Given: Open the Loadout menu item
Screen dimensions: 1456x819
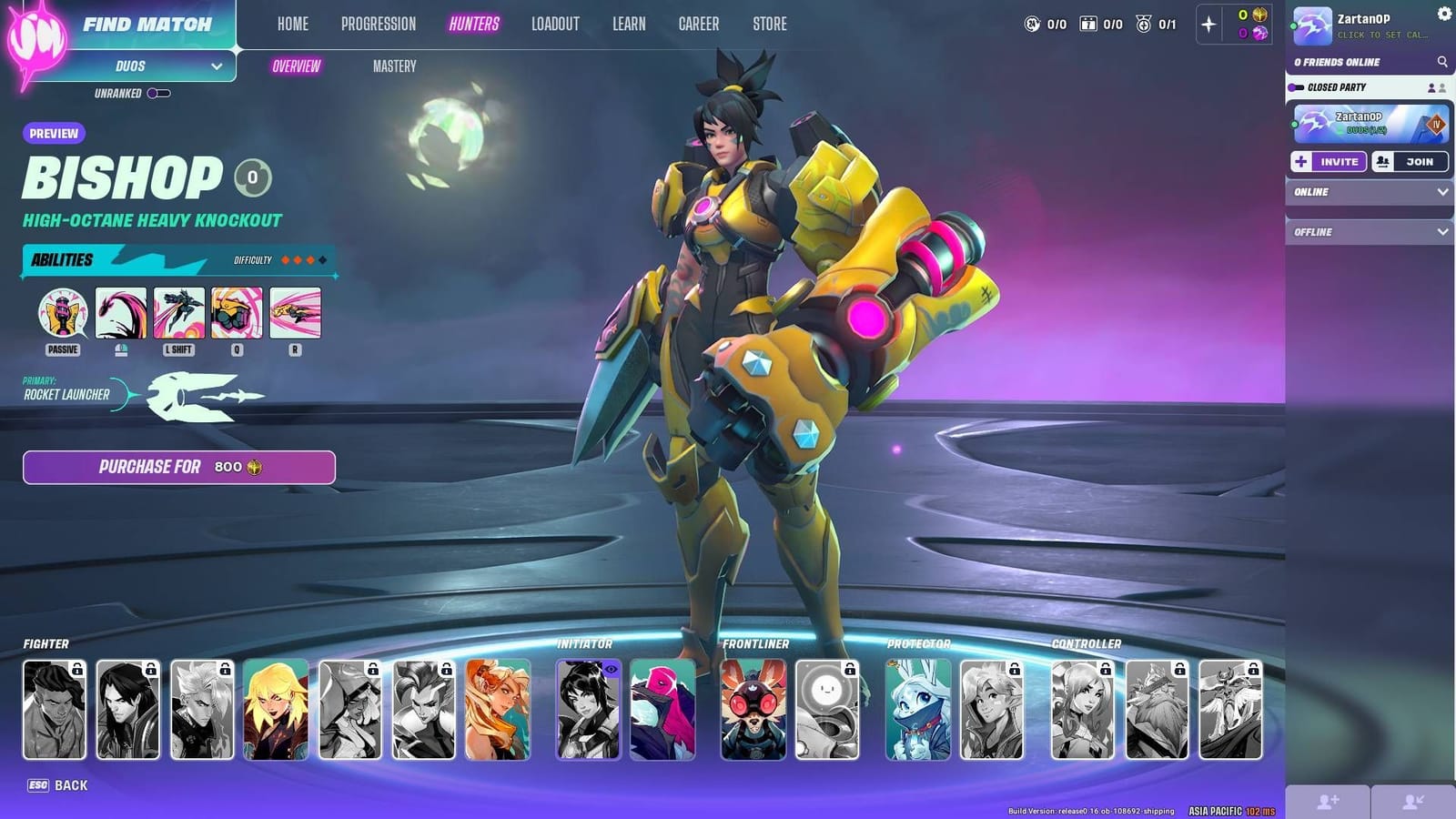Looking at the screenshot, I should point(555,24).
